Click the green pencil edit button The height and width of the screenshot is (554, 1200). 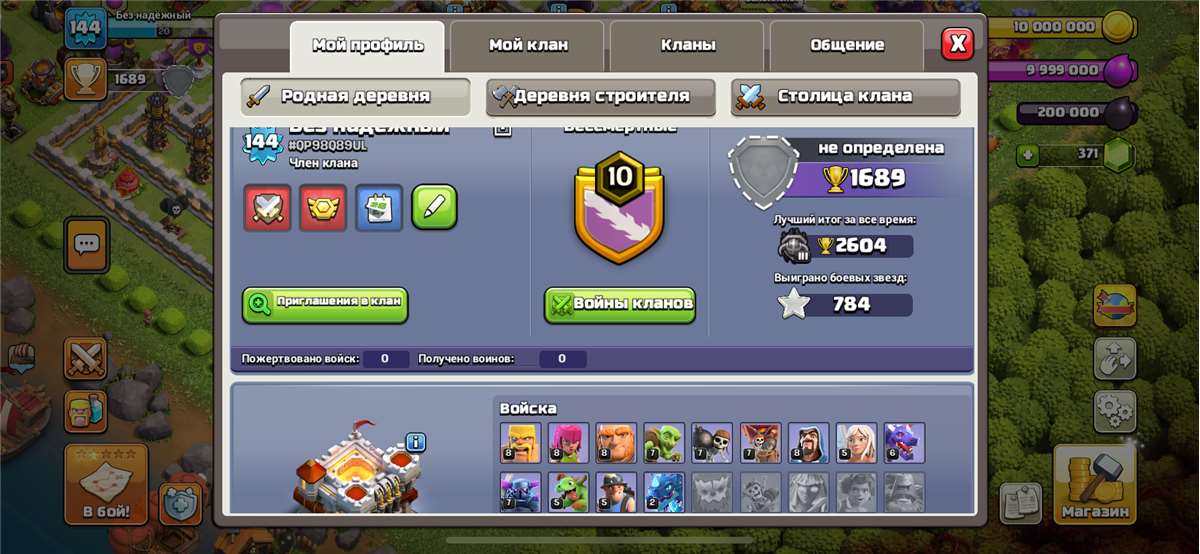coord(435,208)
